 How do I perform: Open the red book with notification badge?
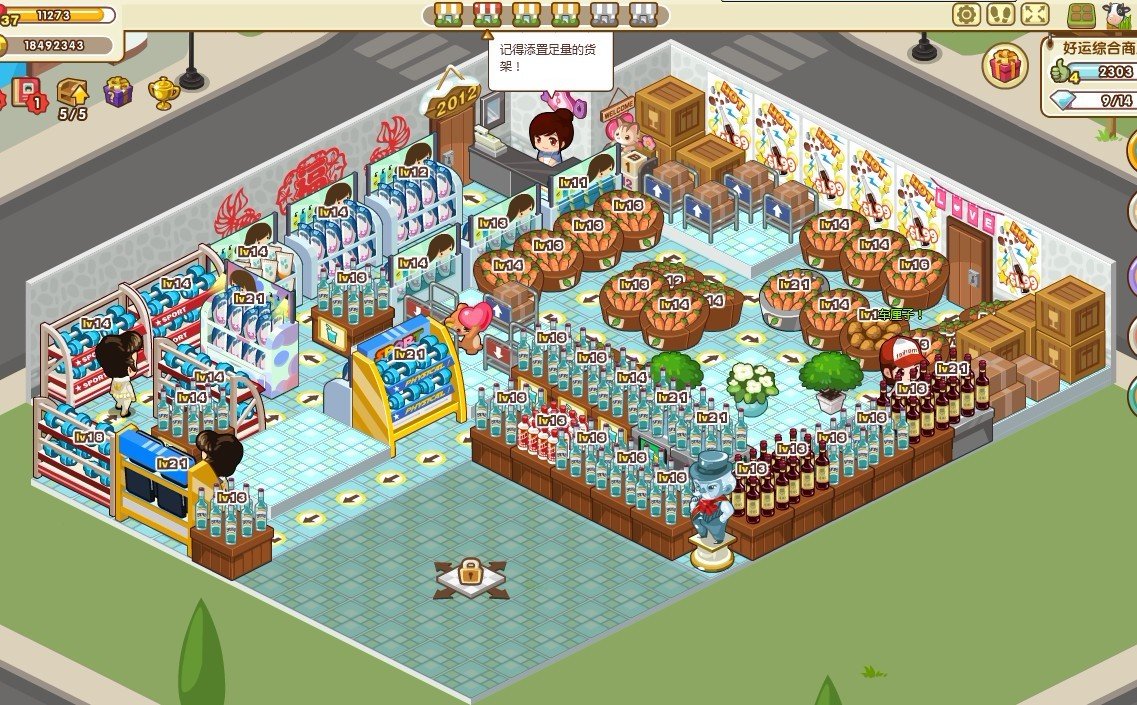point(26,92)
